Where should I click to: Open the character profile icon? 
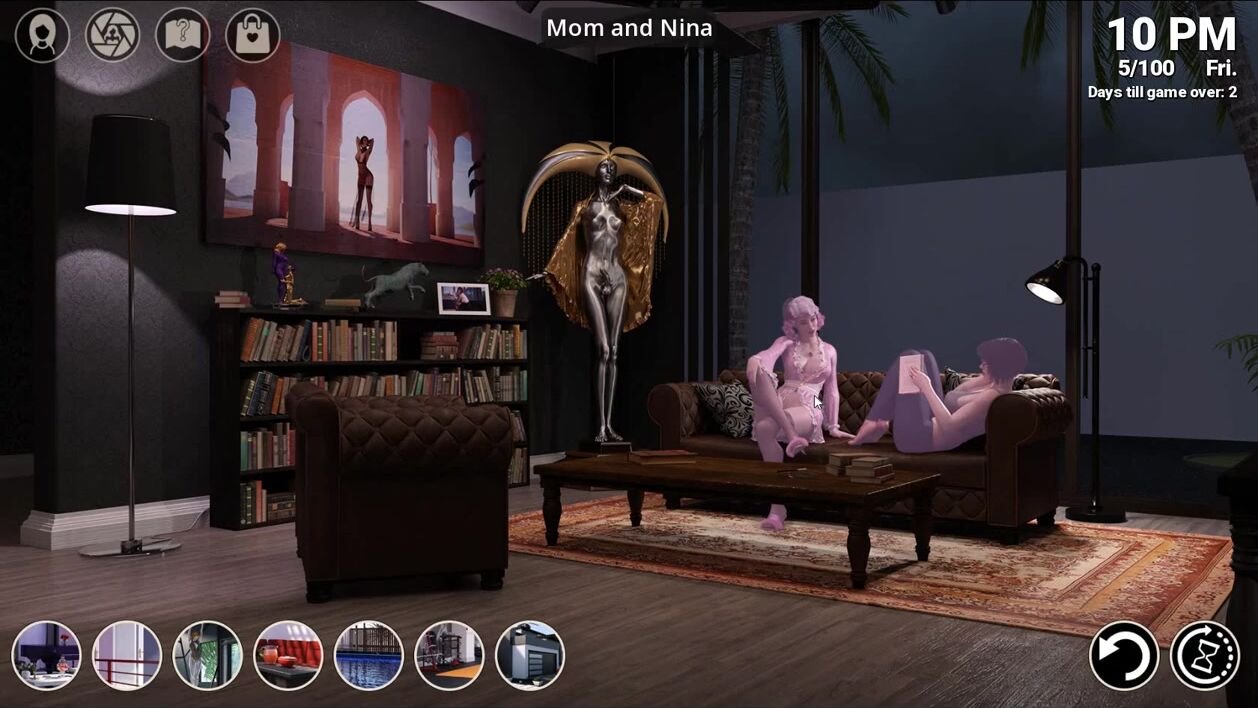click(x=42, y=36)
